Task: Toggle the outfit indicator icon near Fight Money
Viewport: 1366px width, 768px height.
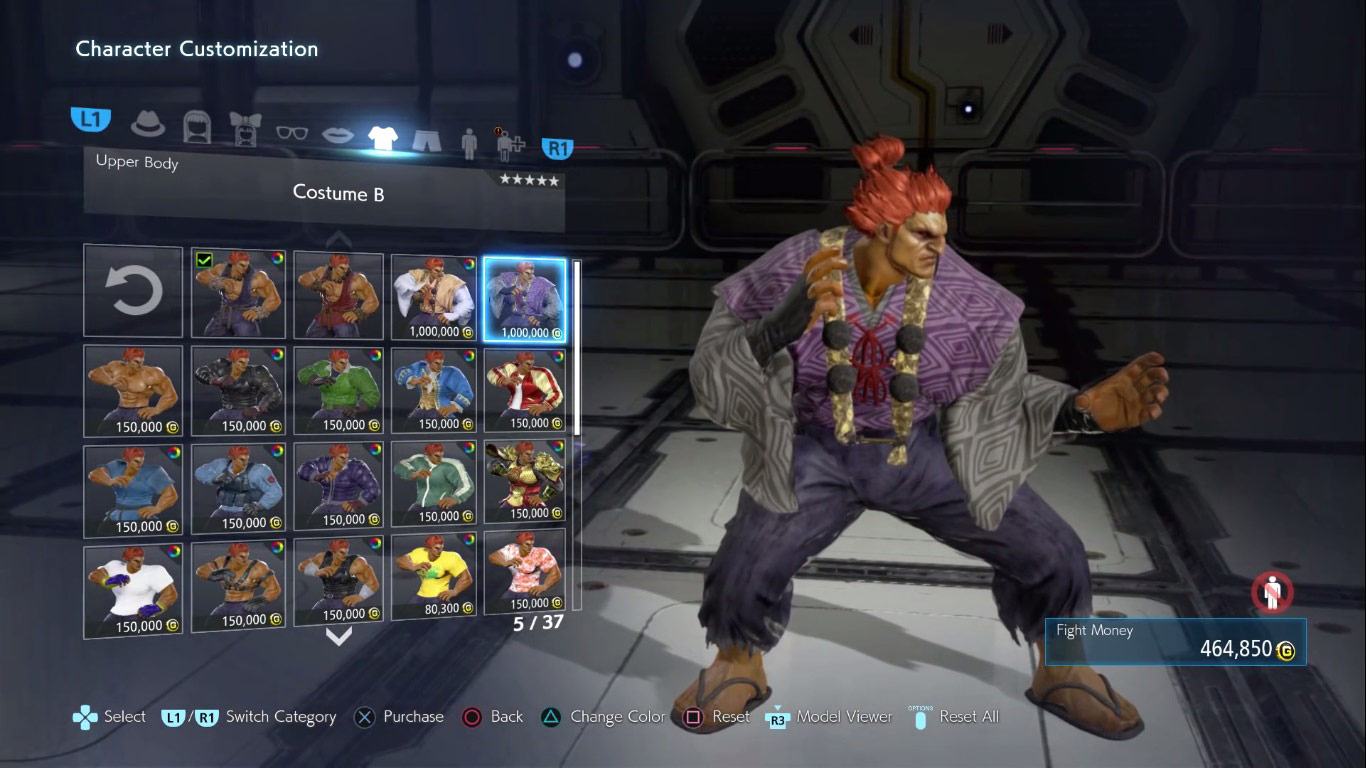Action: (x=1270, y=592)
